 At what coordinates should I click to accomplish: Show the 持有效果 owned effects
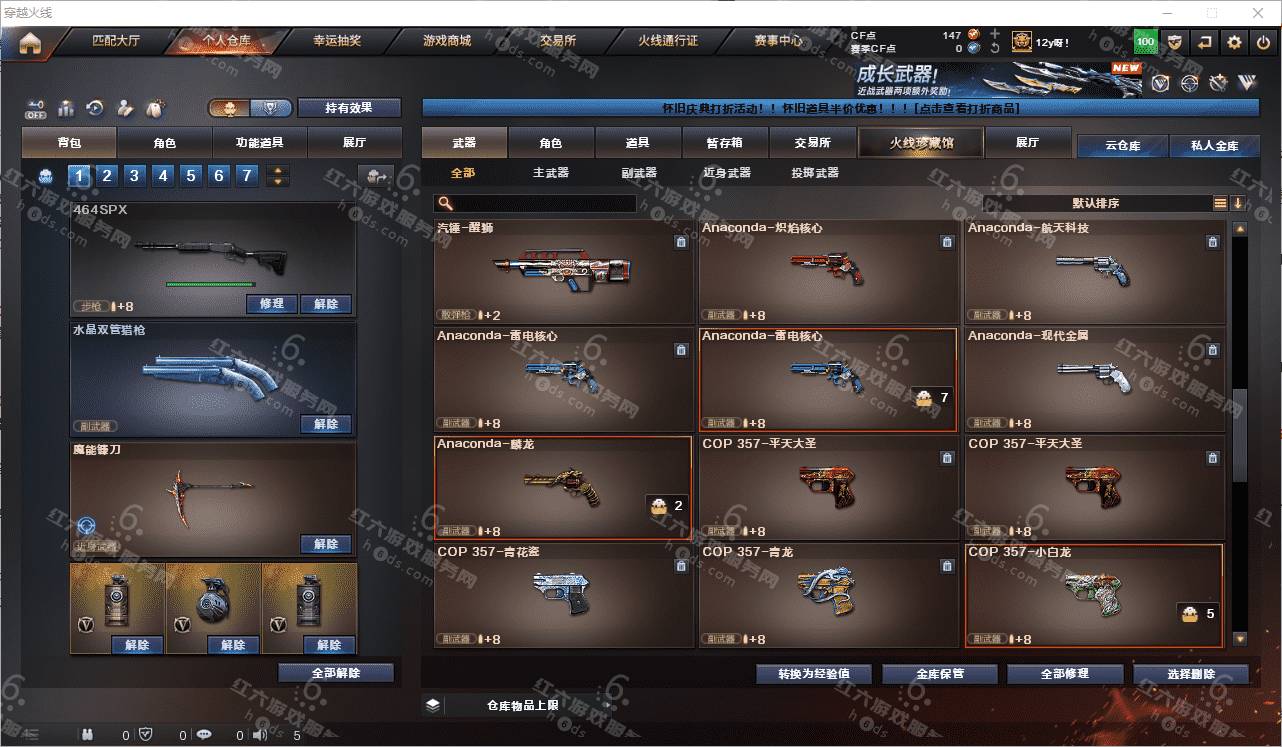coord(348,108)
